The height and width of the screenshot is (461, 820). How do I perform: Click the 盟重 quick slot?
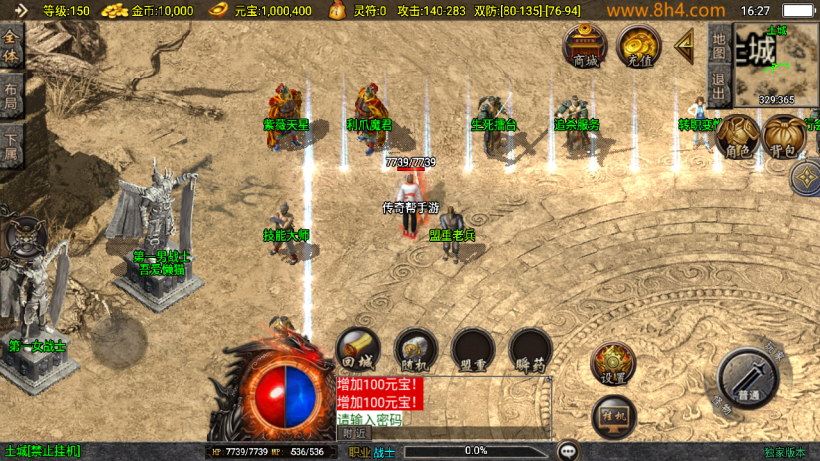(473, 350)
